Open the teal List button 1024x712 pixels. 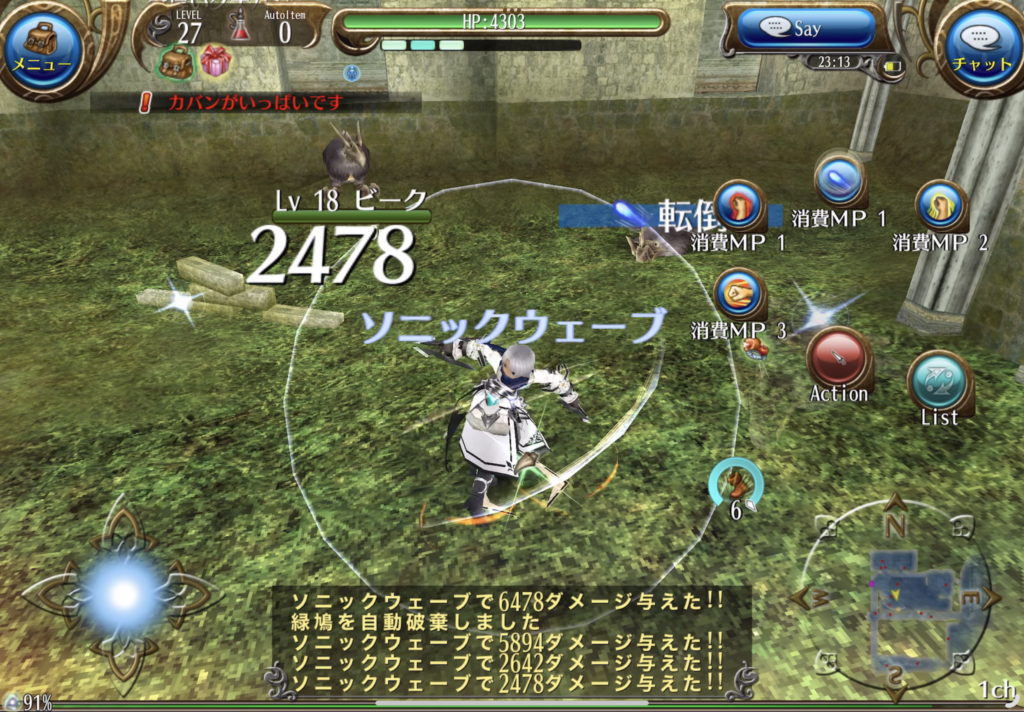pos(939,381)
